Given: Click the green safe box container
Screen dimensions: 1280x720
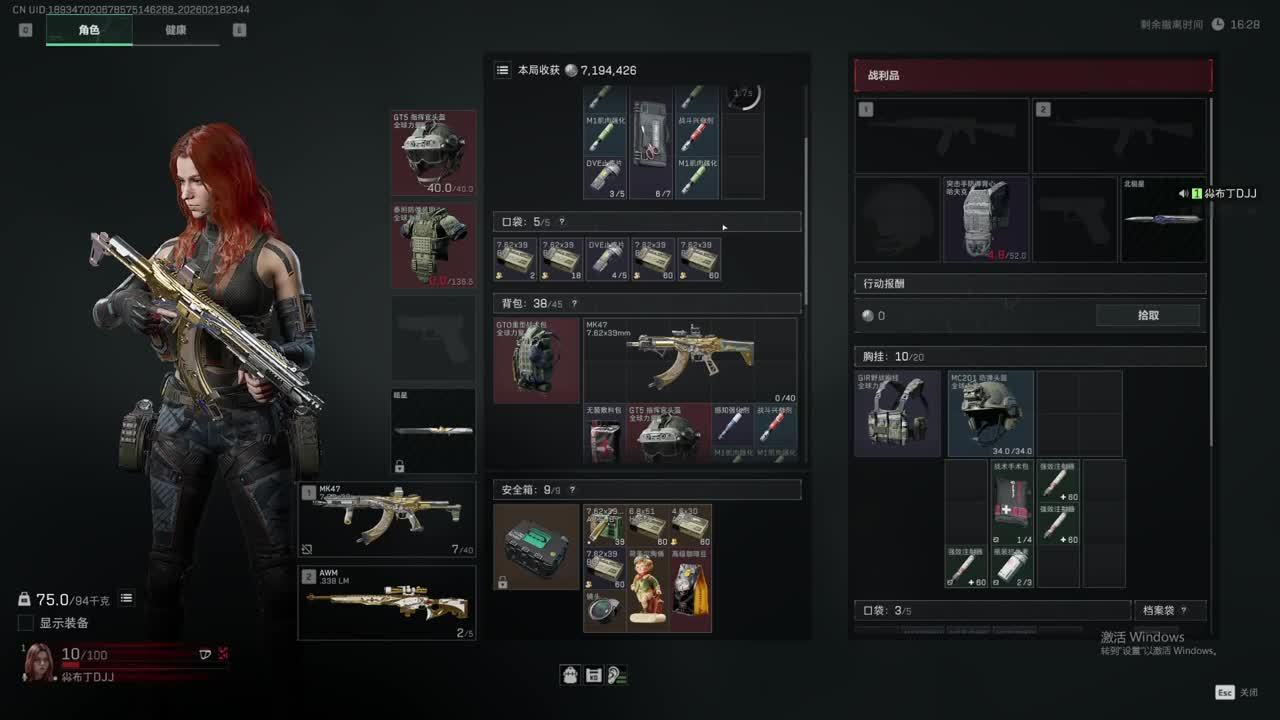Looking at the screenshot, I should (537, 546).
